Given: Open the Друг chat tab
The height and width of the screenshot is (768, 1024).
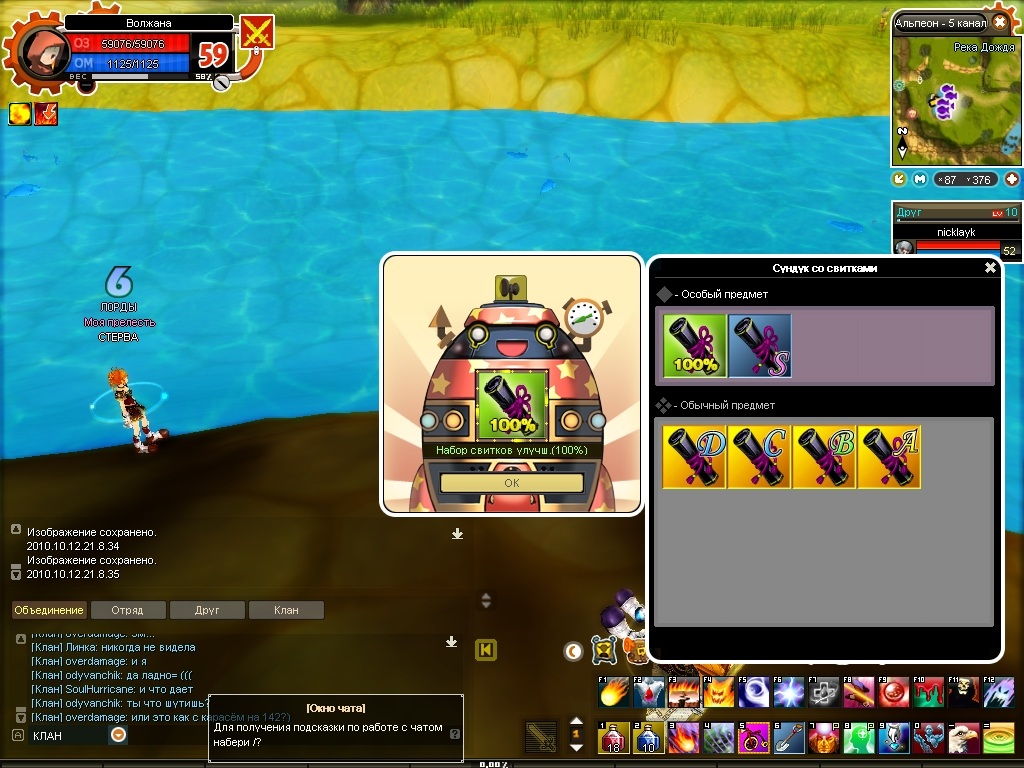Looking at the screenshot, I should click(207, 610).
